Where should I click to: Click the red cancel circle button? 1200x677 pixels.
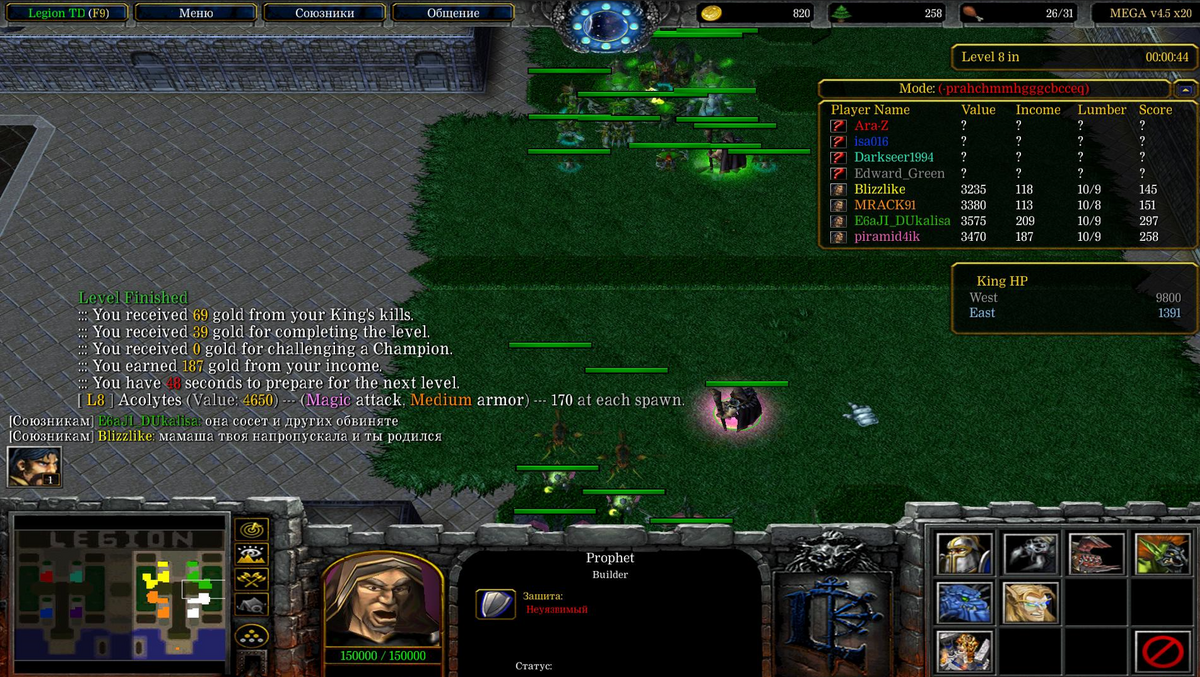(1163, 652)
